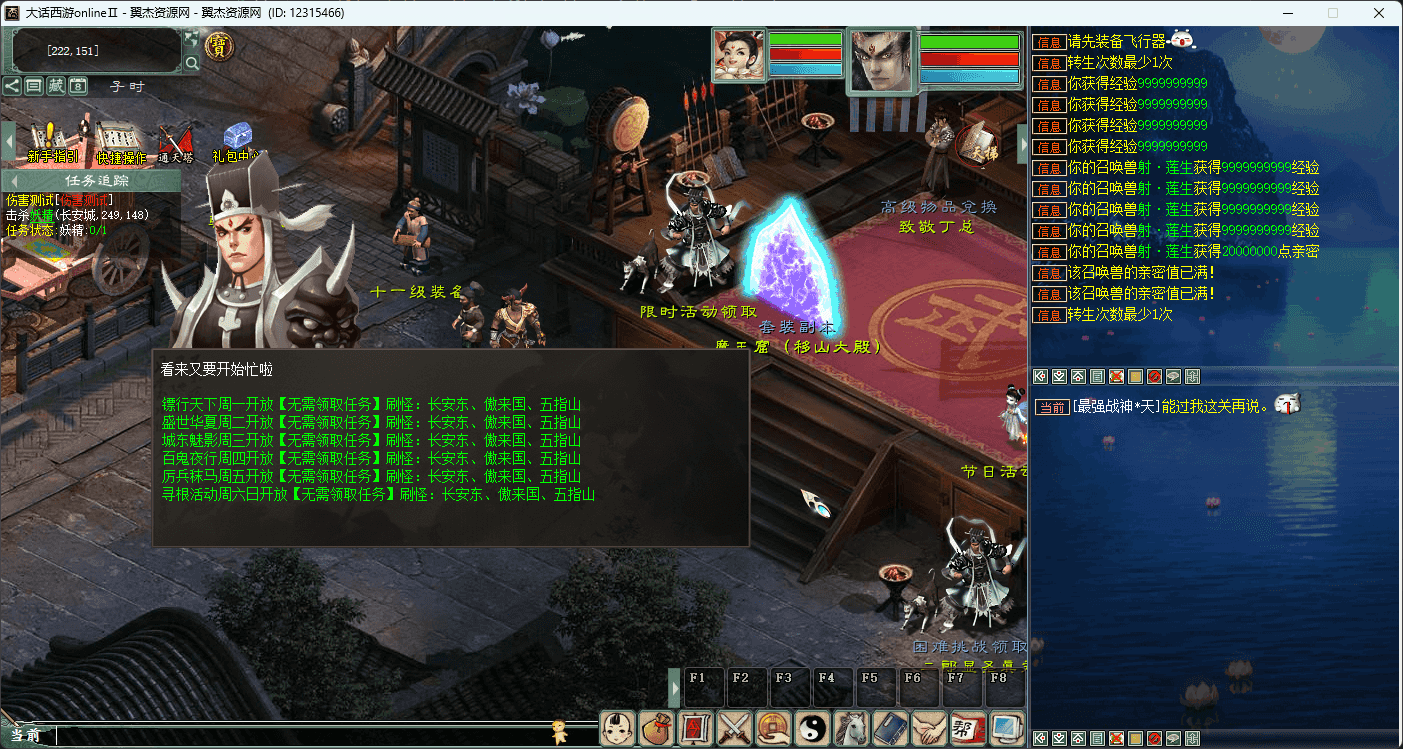Image resolution: width=1403 pixels, height=749 pixels.
Task: Close the game window
Action: 1379,13
